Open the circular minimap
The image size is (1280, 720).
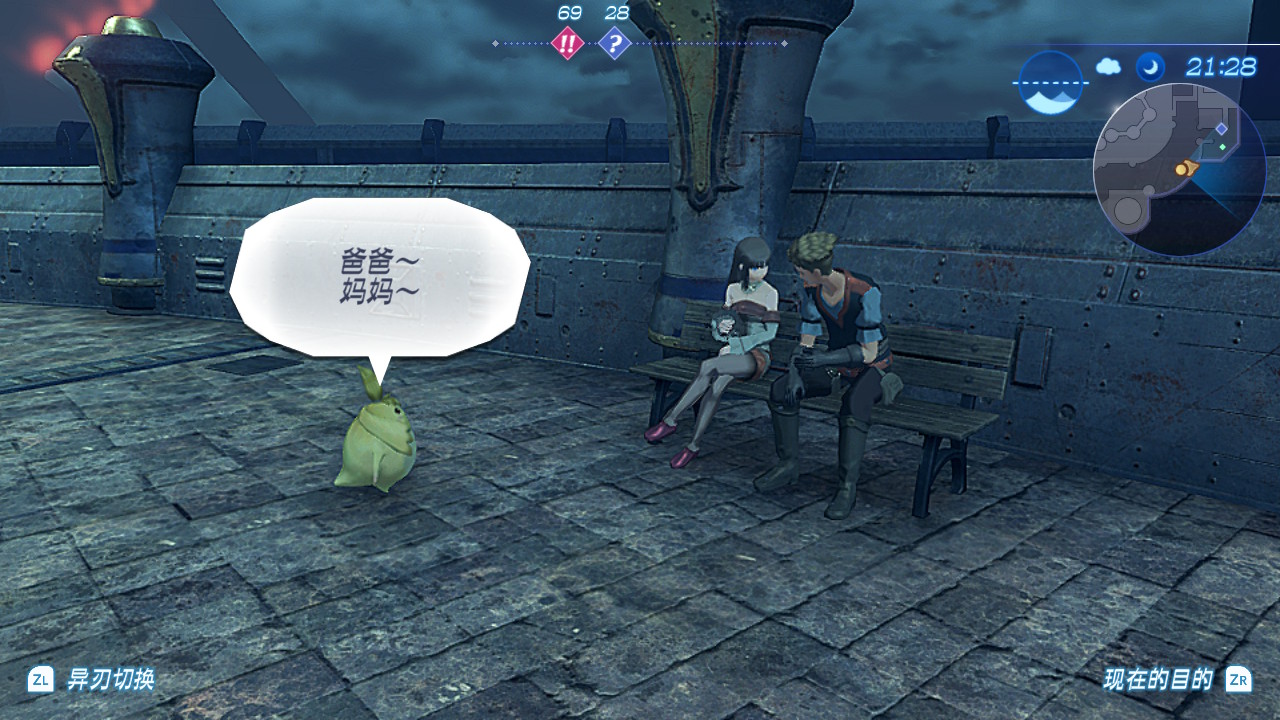[x=1180, y=169]
